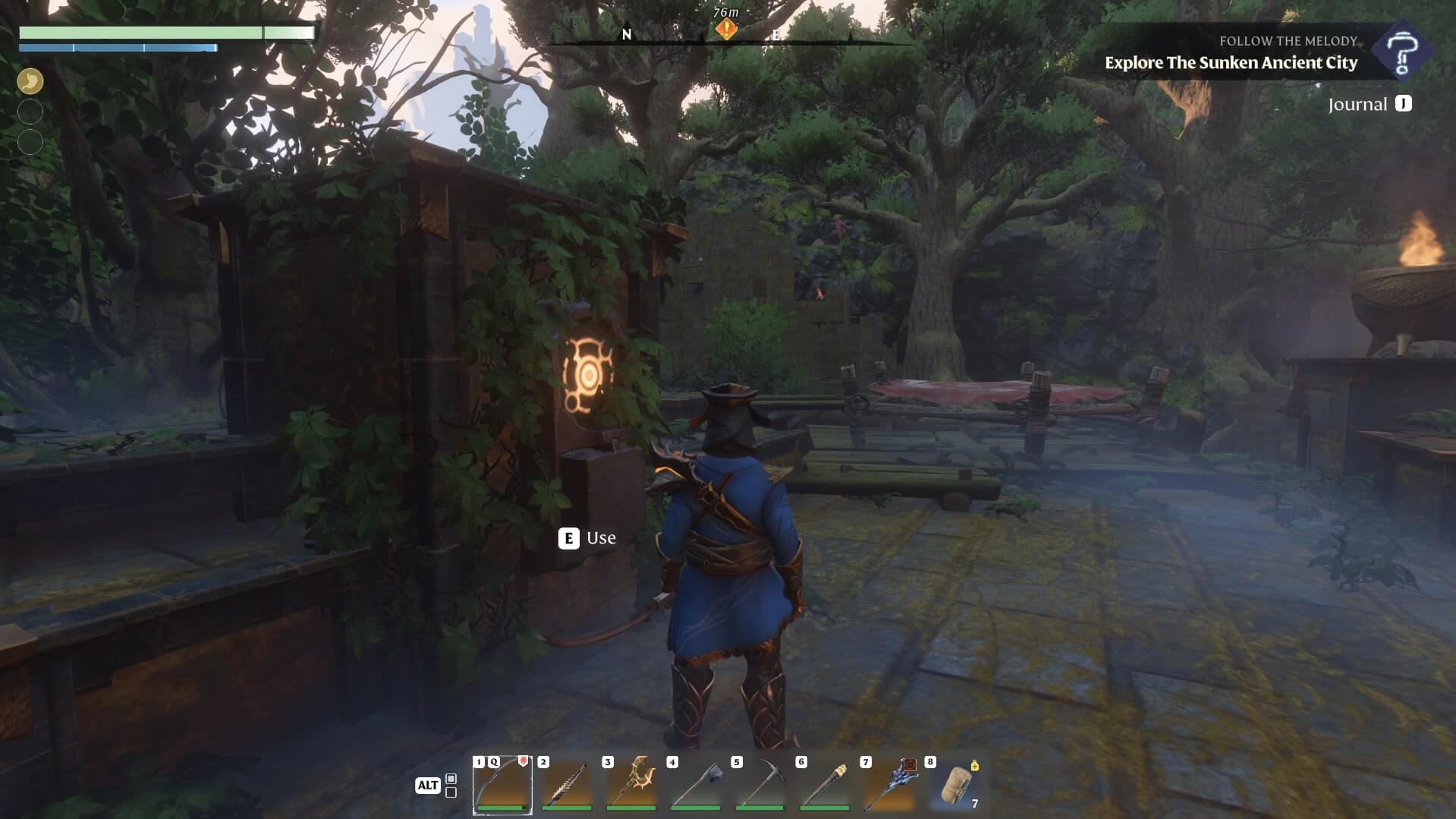Select the bow in hotbar slot 1
The image size is (1456, 819).
coord(502,785)
